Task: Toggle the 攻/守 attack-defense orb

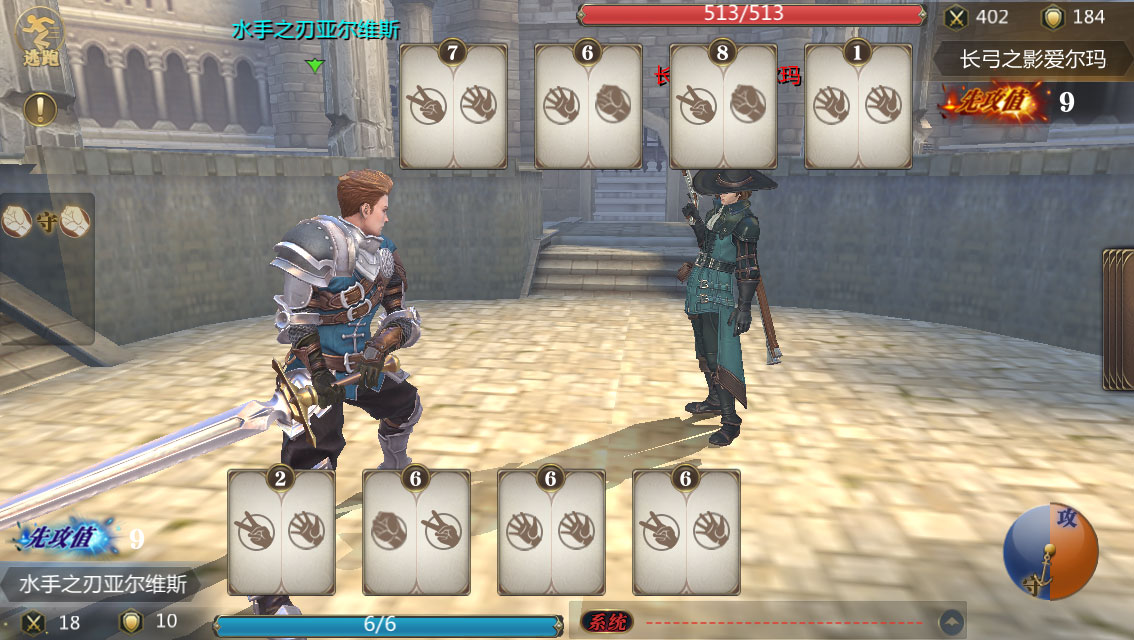Action: click(1050, 552)
